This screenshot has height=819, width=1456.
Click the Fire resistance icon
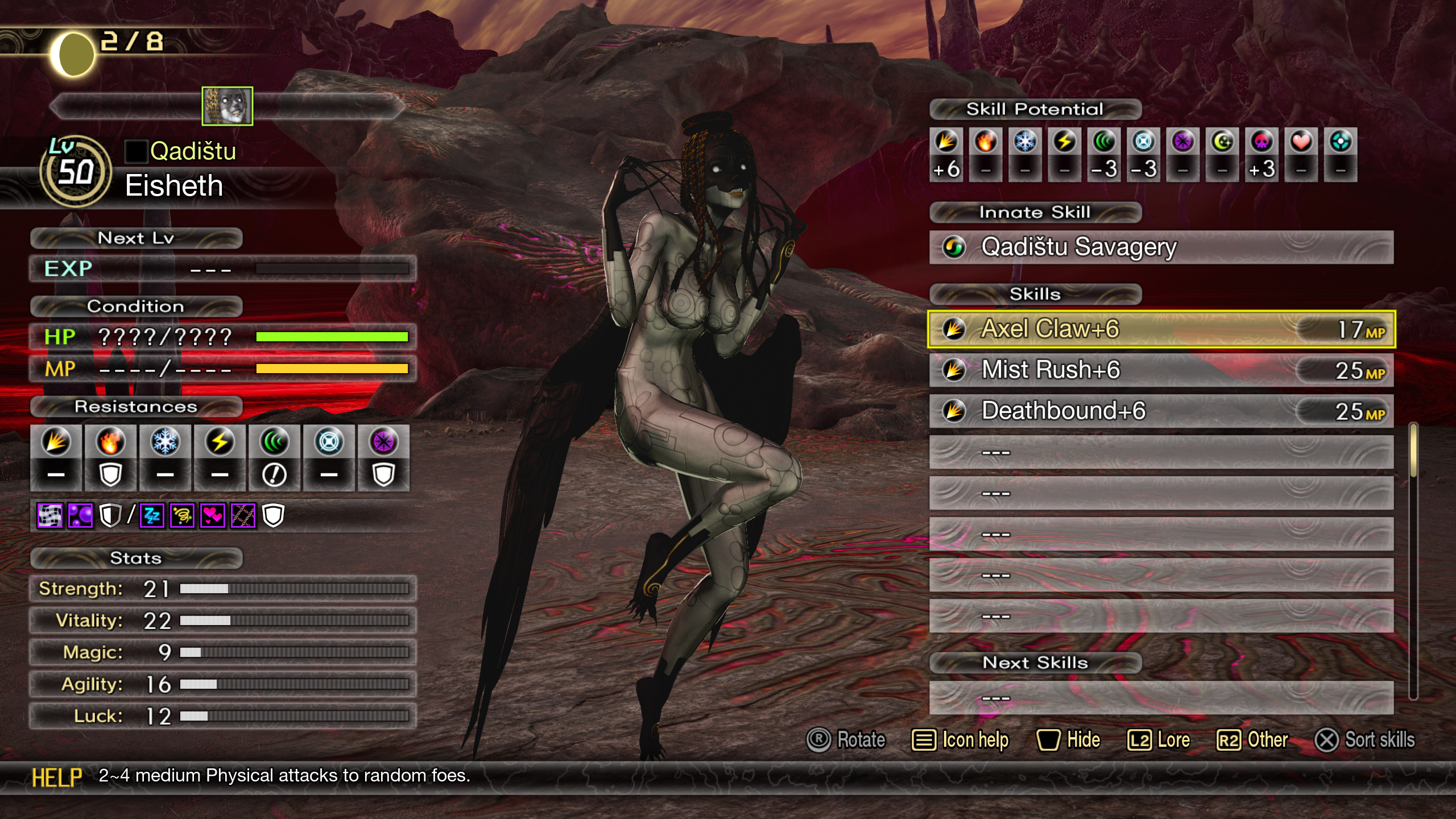110,442
